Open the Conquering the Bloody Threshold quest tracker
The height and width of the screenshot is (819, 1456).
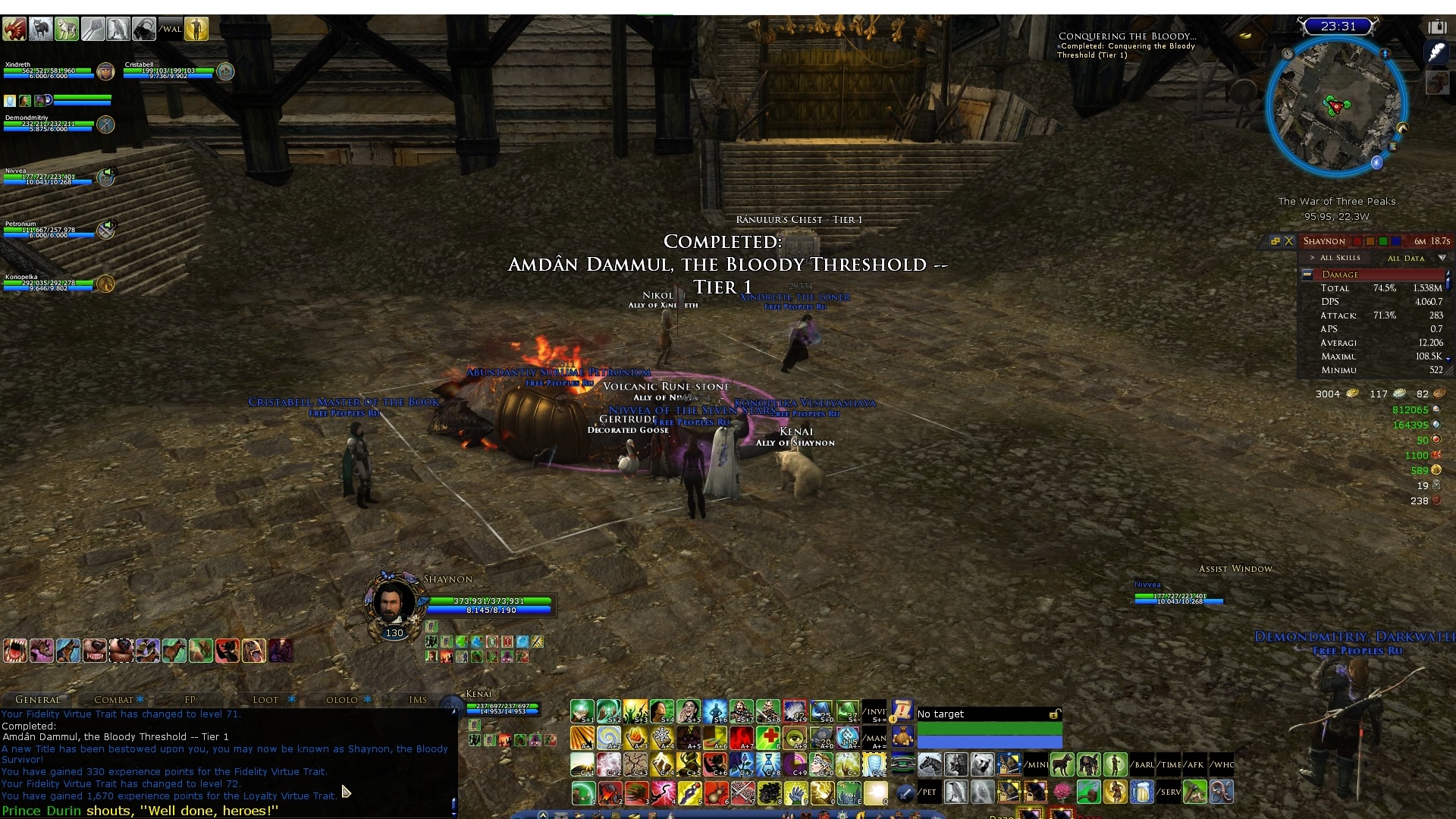(x=1127, y=36)
